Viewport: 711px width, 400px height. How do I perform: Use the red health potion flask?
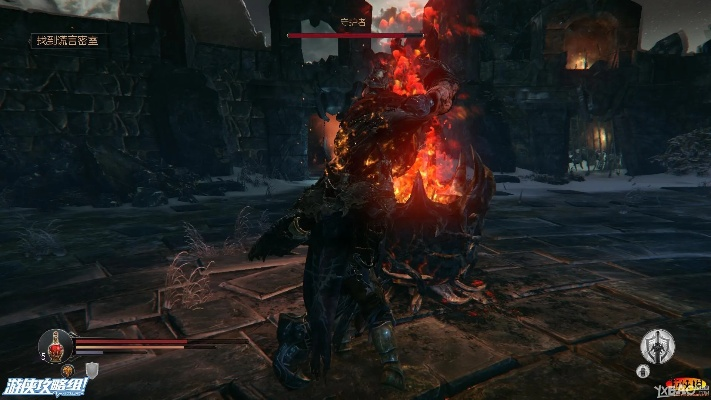click(x=56, y=345)
